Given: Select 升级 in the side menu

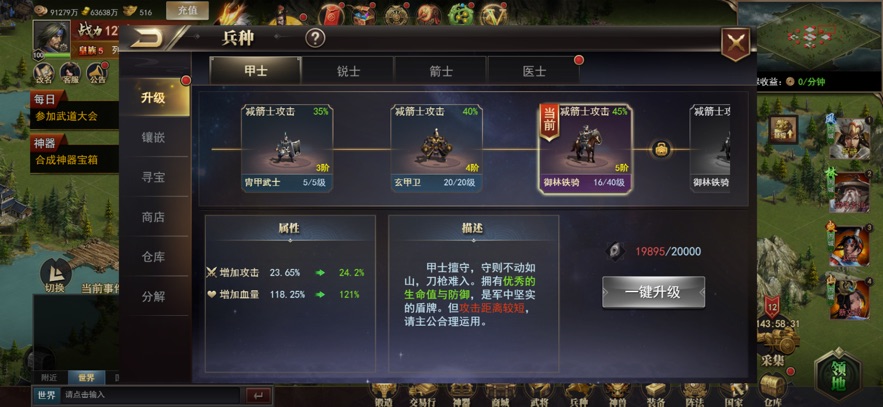Looking at the screenshot, I should (x=153, y=98).
